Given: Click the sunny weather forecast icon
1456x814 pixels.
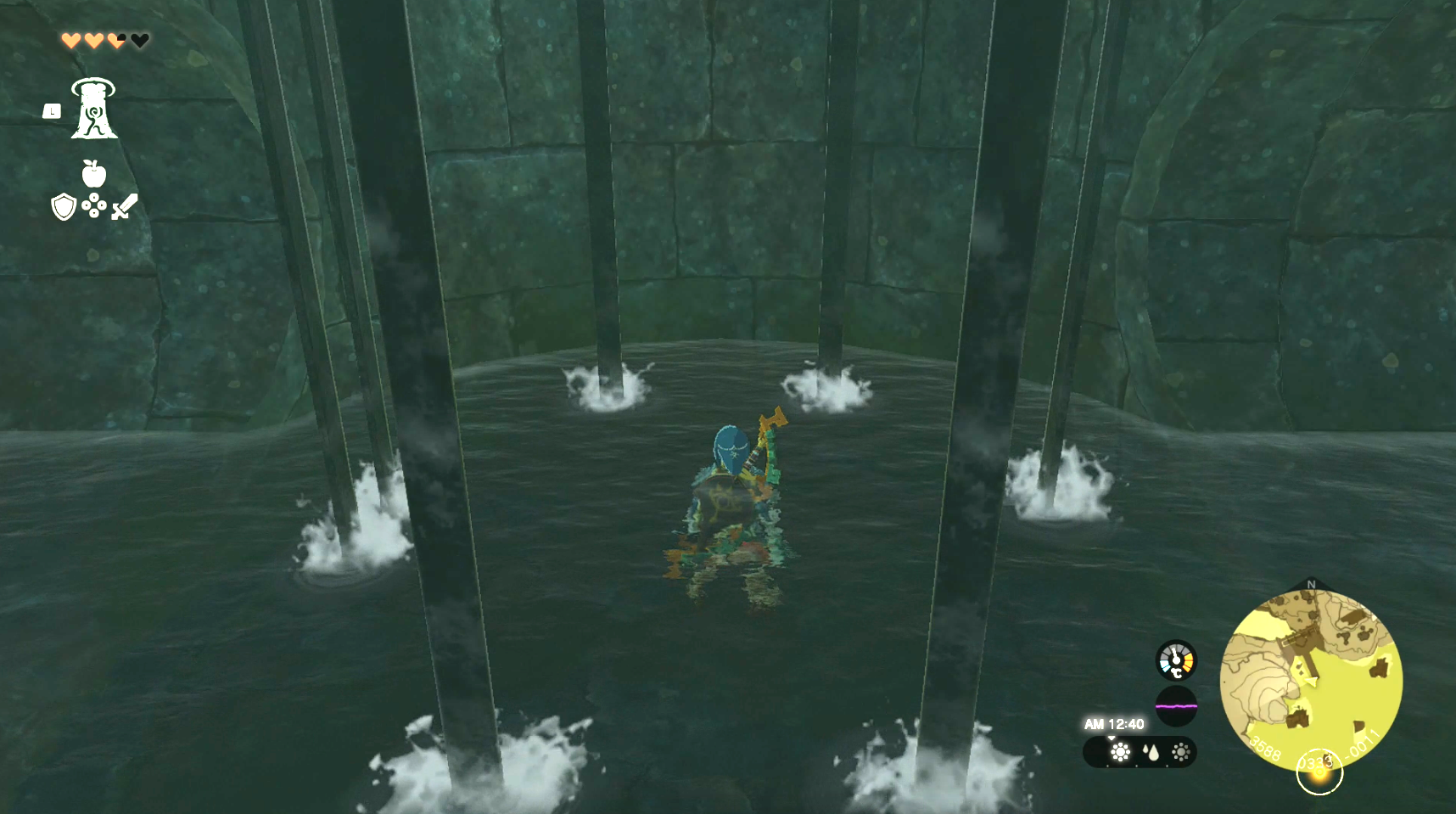Looking at the screenshot, I should pyautogui.click(x=1121, y=752).
